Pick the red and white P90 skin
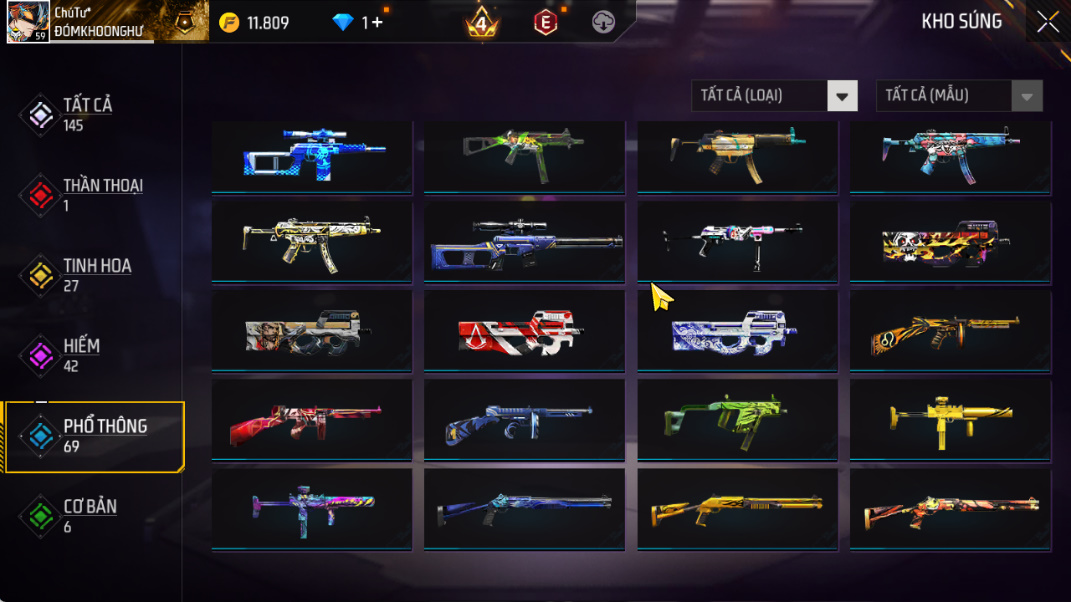The image size is (1071, 602). pos(524,332)
